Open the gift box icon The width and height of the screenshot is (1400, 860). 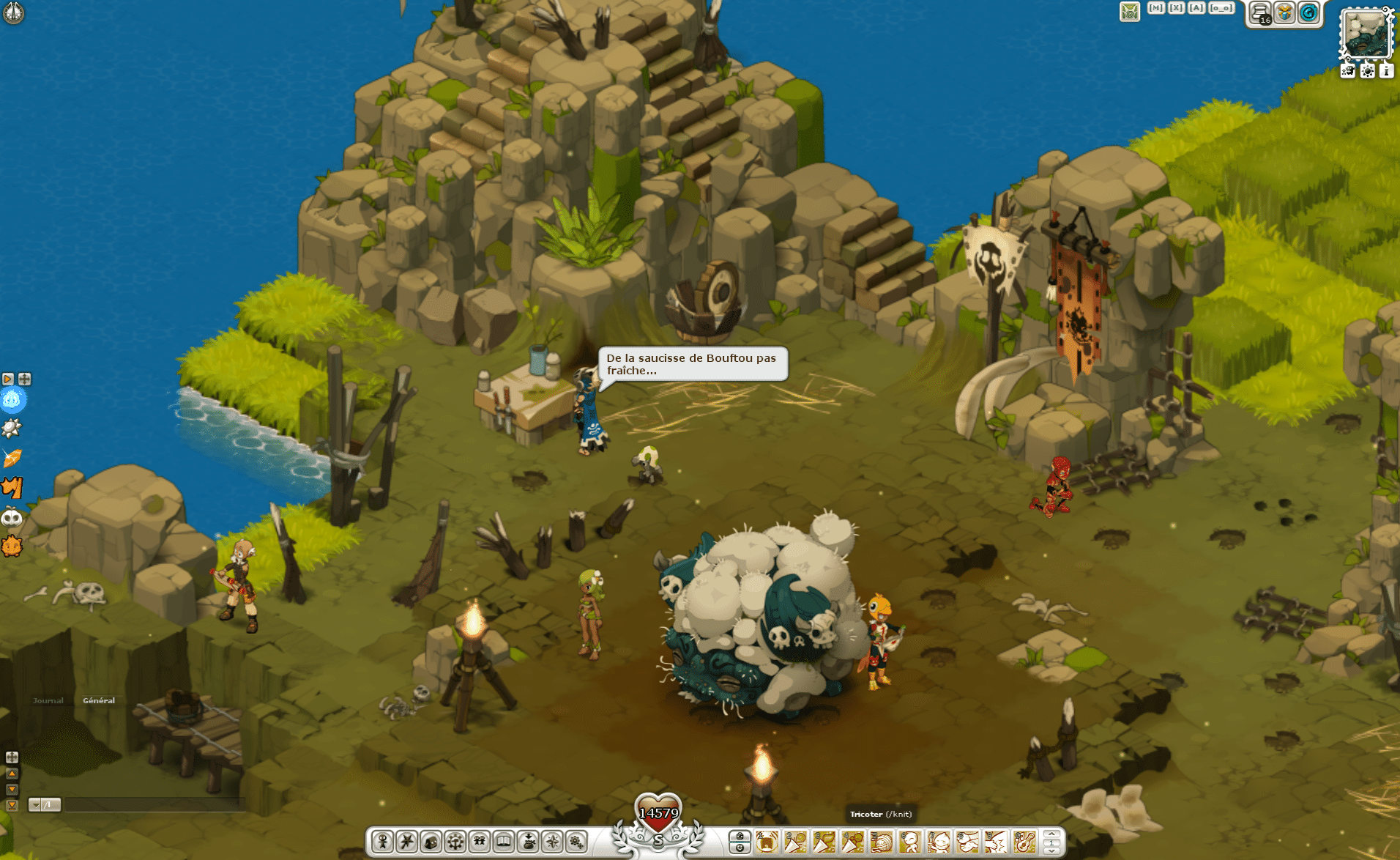click(1284, 12)
